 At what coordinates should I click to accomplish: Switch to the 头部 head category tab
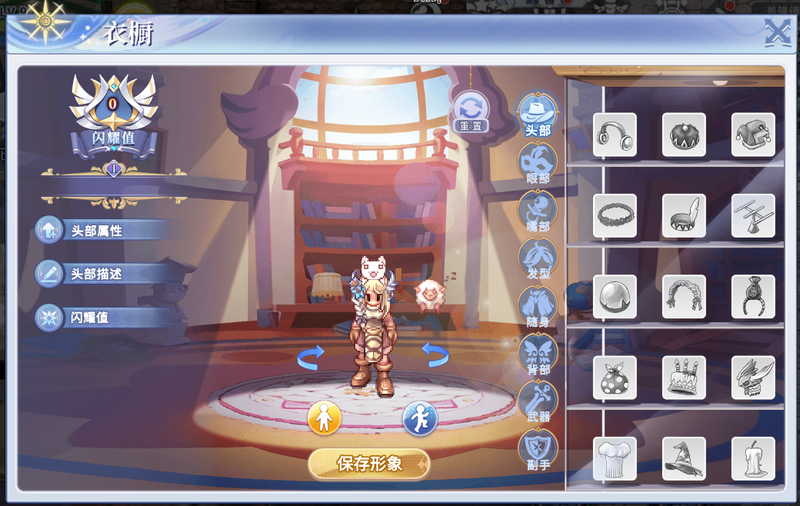(x=538, y=113)
